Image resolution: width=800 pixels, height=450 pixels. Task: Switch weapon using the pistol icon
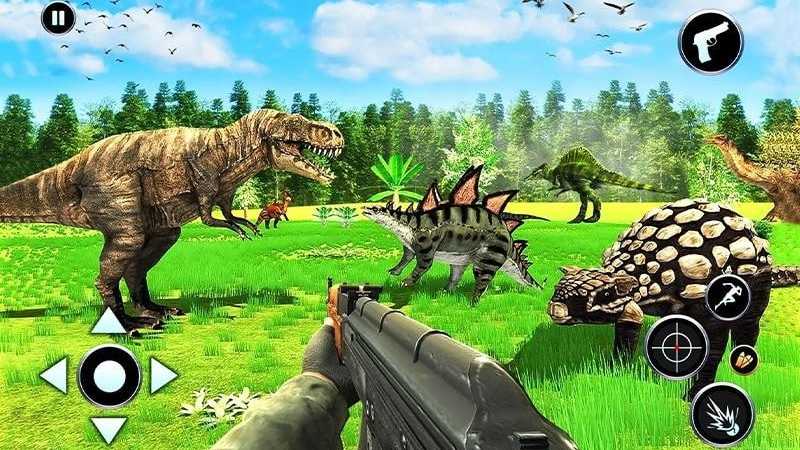(x=710, y=42)
